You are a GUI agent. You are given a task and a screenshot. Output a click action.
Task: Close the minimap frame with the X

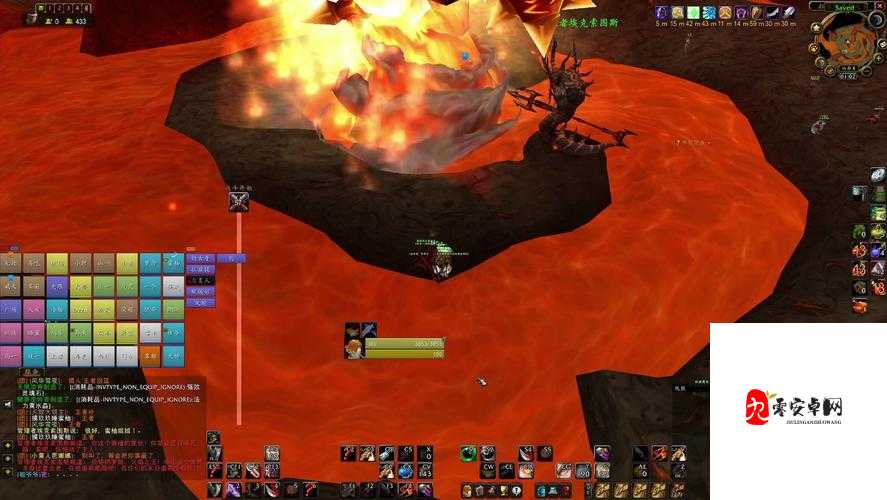click(879, 6)
